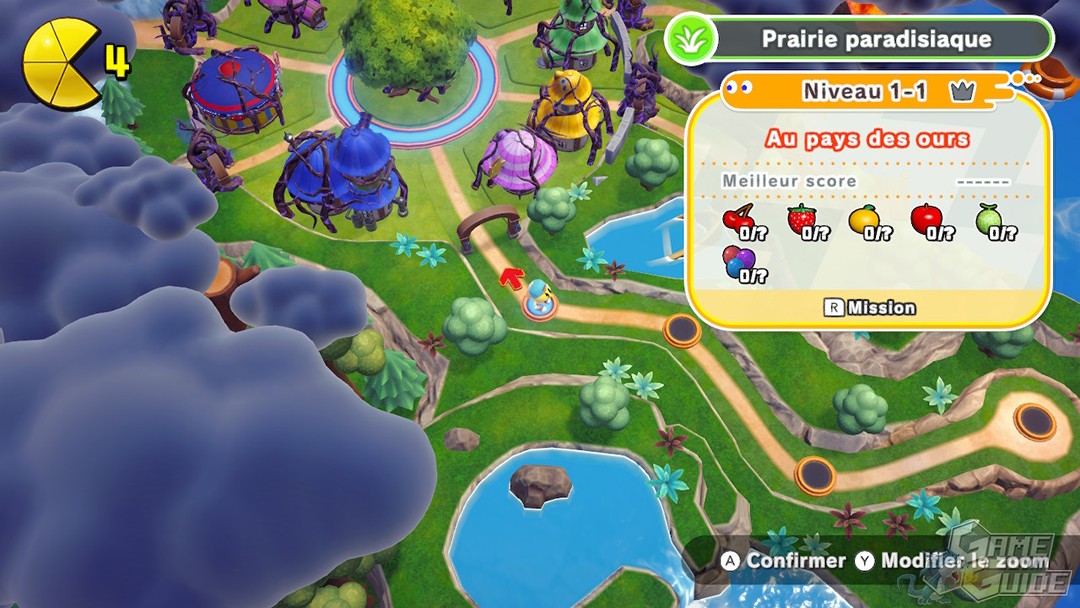Click the strawberry fruit tracker icon

(x=801, y=220)
